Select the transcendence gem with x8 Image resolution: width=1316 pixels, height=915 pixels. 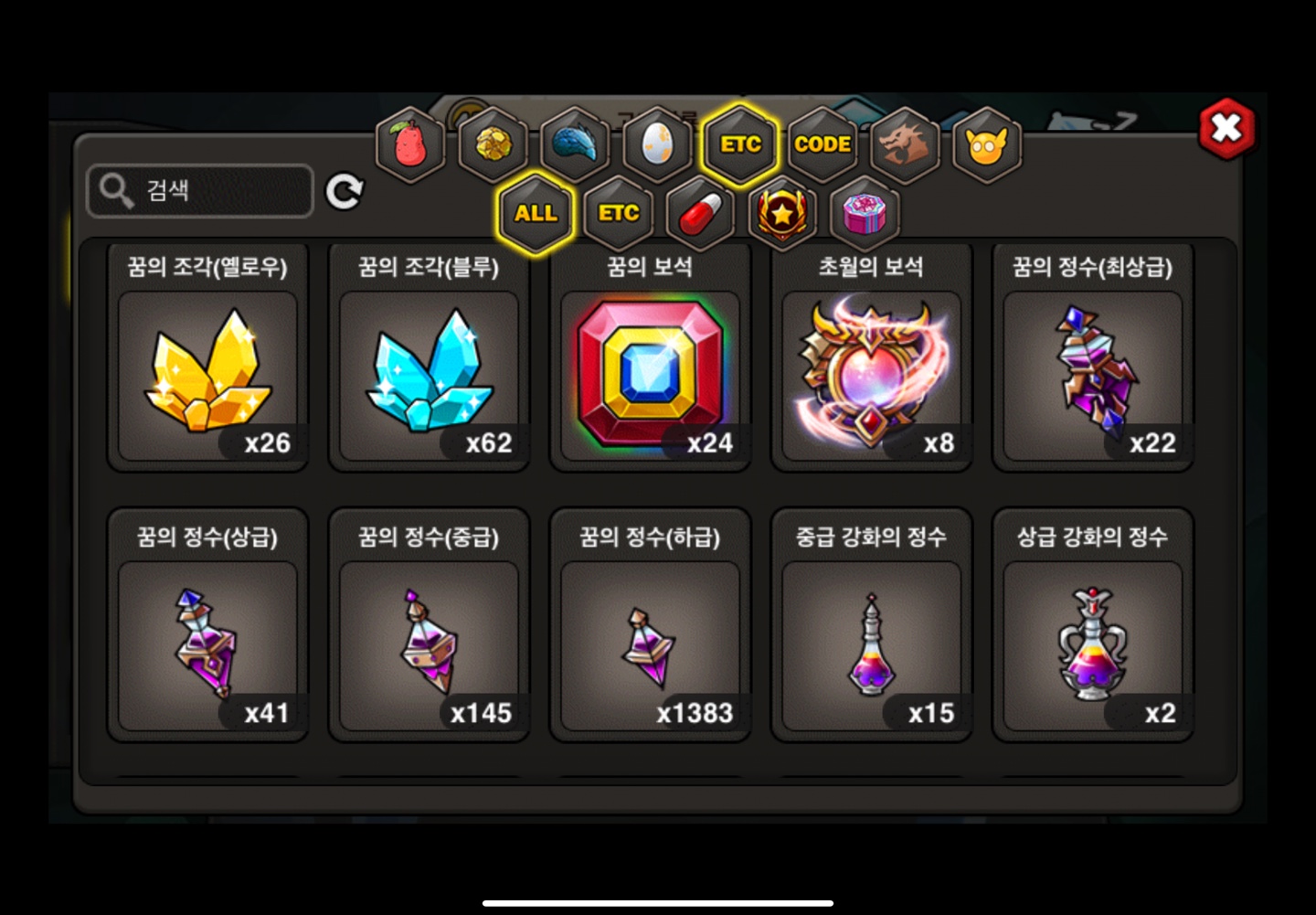coord(872,375)
